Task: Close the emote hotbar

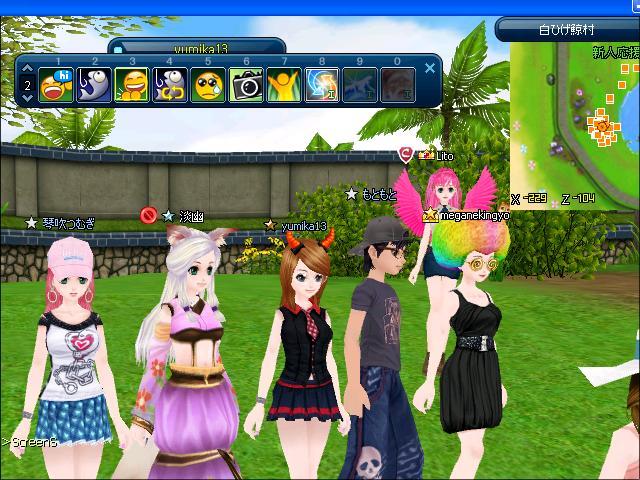Action: coord(430,68)
